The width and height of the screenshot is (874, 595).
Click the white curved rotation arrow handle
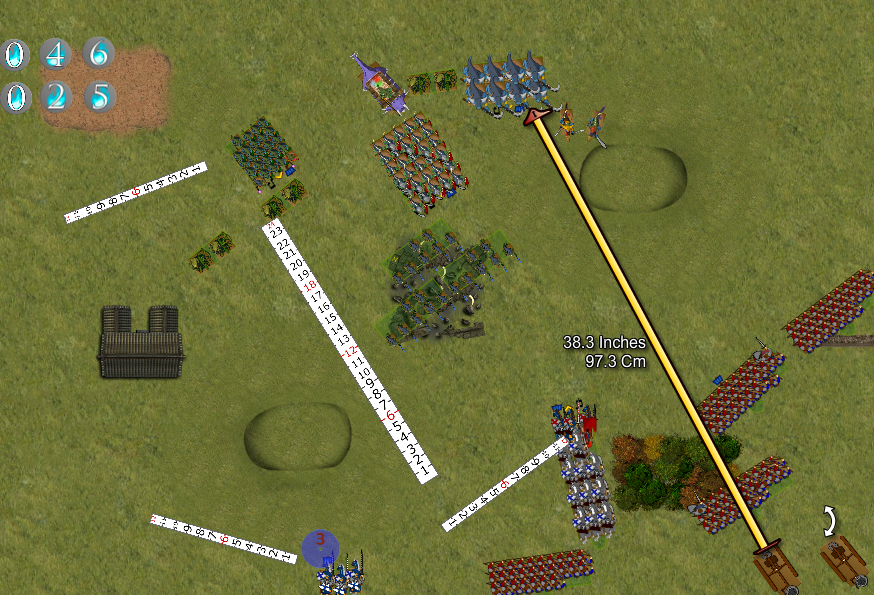point(831,520)
